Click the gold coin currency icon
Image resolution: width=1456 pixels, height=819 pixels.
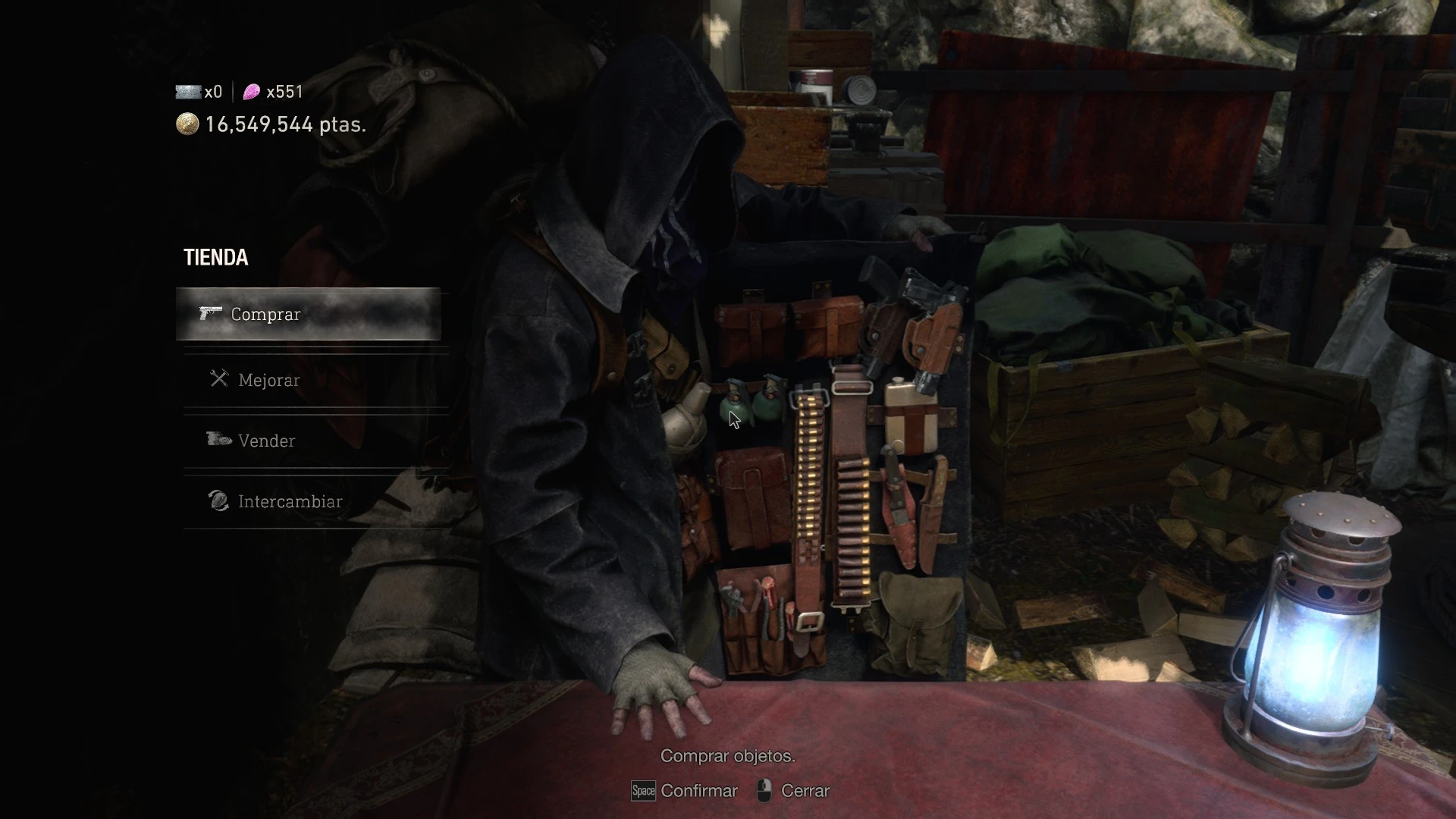[x=187, y=124]
